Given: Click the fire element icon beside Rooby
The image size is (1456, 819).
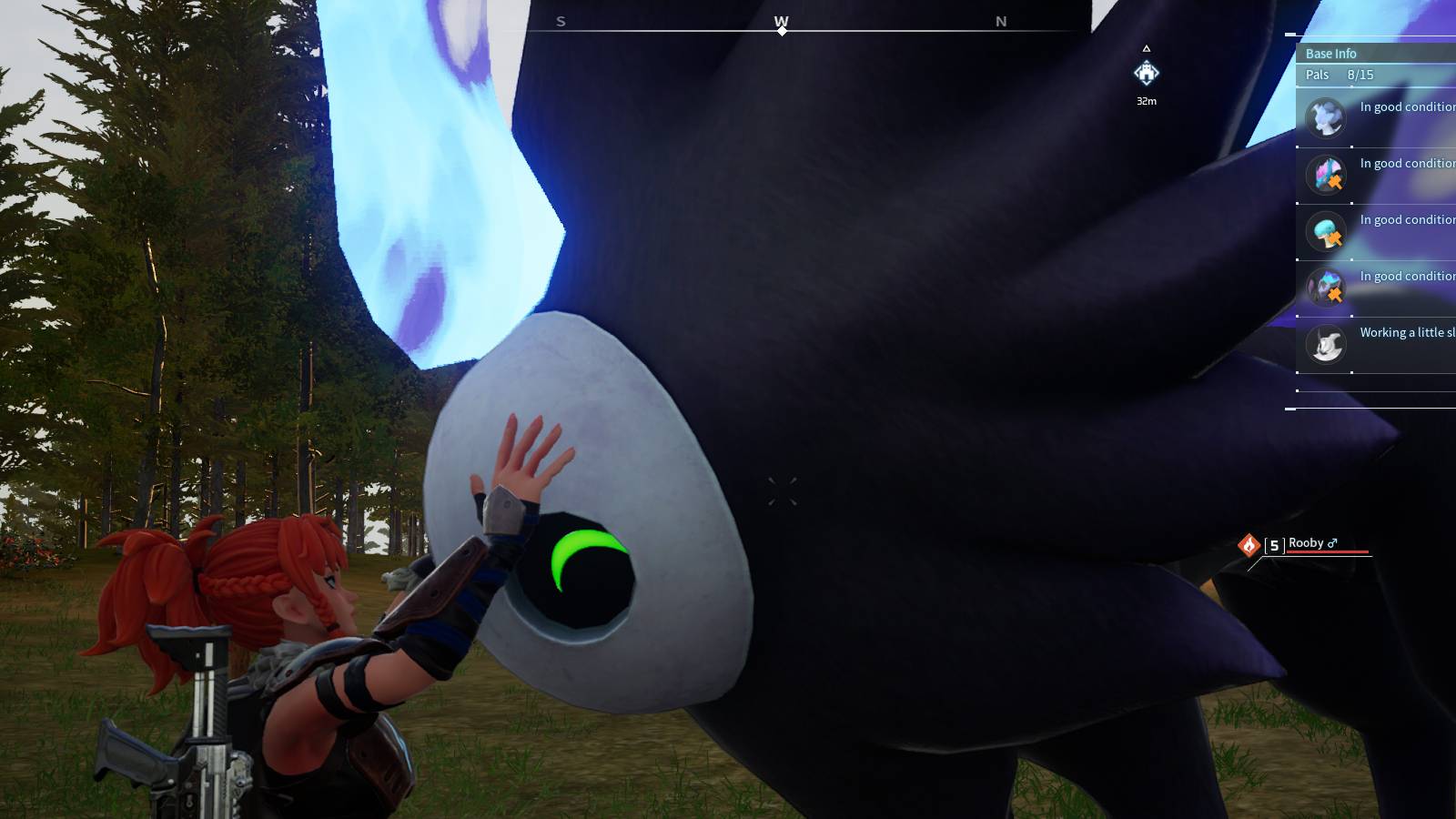Looking at the screenshot, I should 1247,543.
